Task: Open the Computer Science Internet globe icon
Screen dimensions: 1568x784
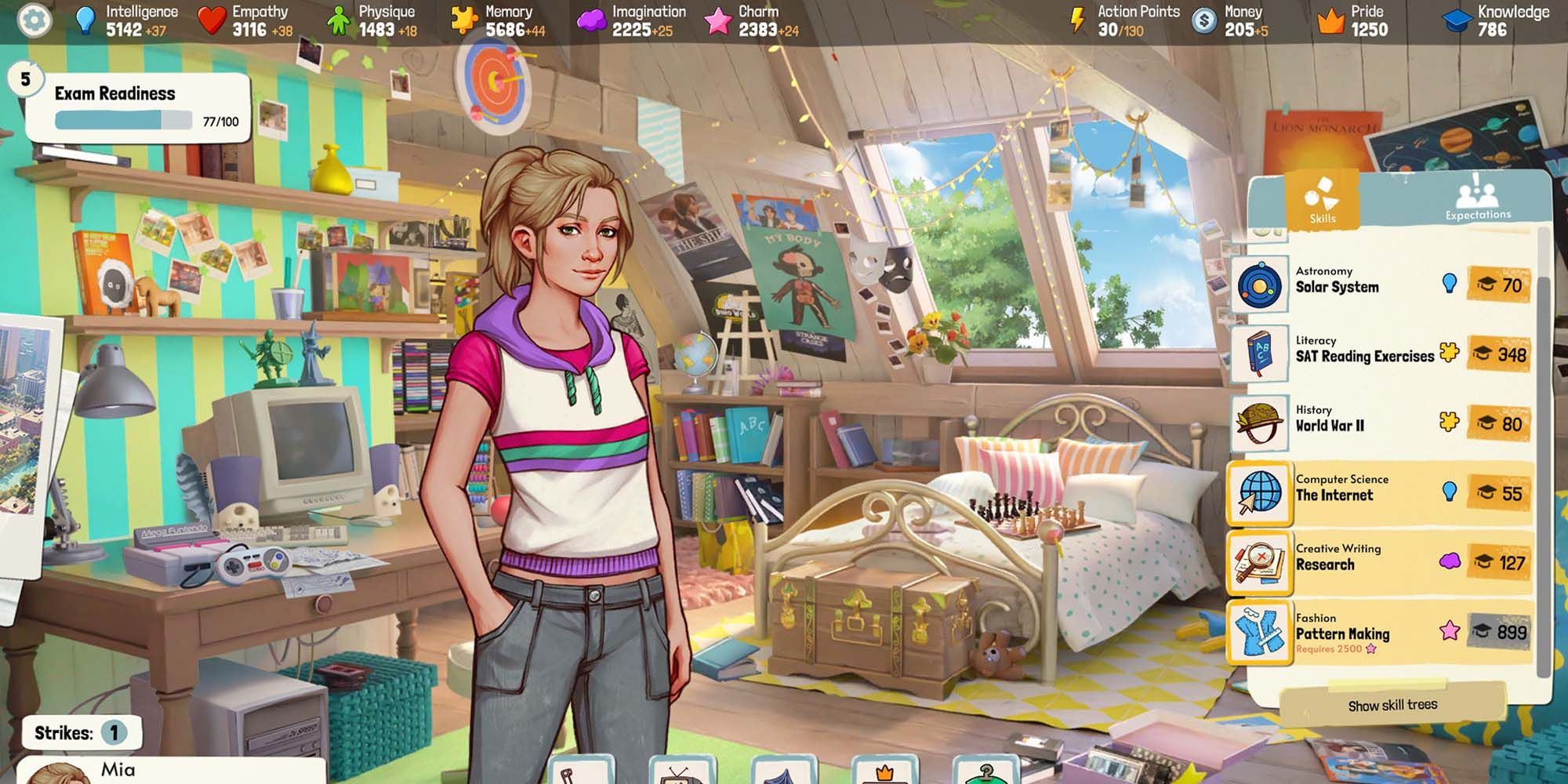Action: 1261,493
